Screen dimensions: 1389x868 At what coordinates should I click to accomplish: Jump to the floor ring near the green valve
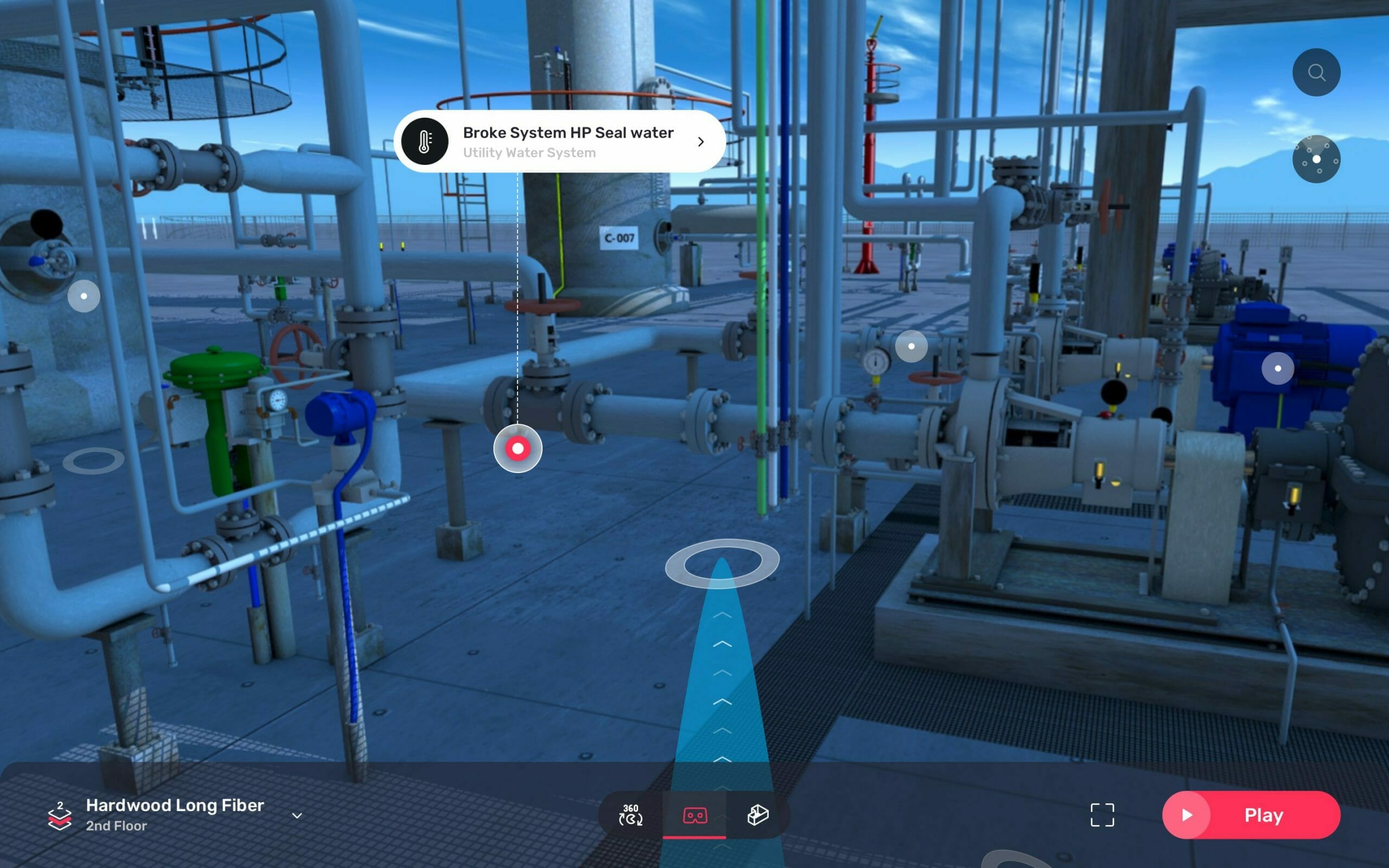[x=93, y=461]
